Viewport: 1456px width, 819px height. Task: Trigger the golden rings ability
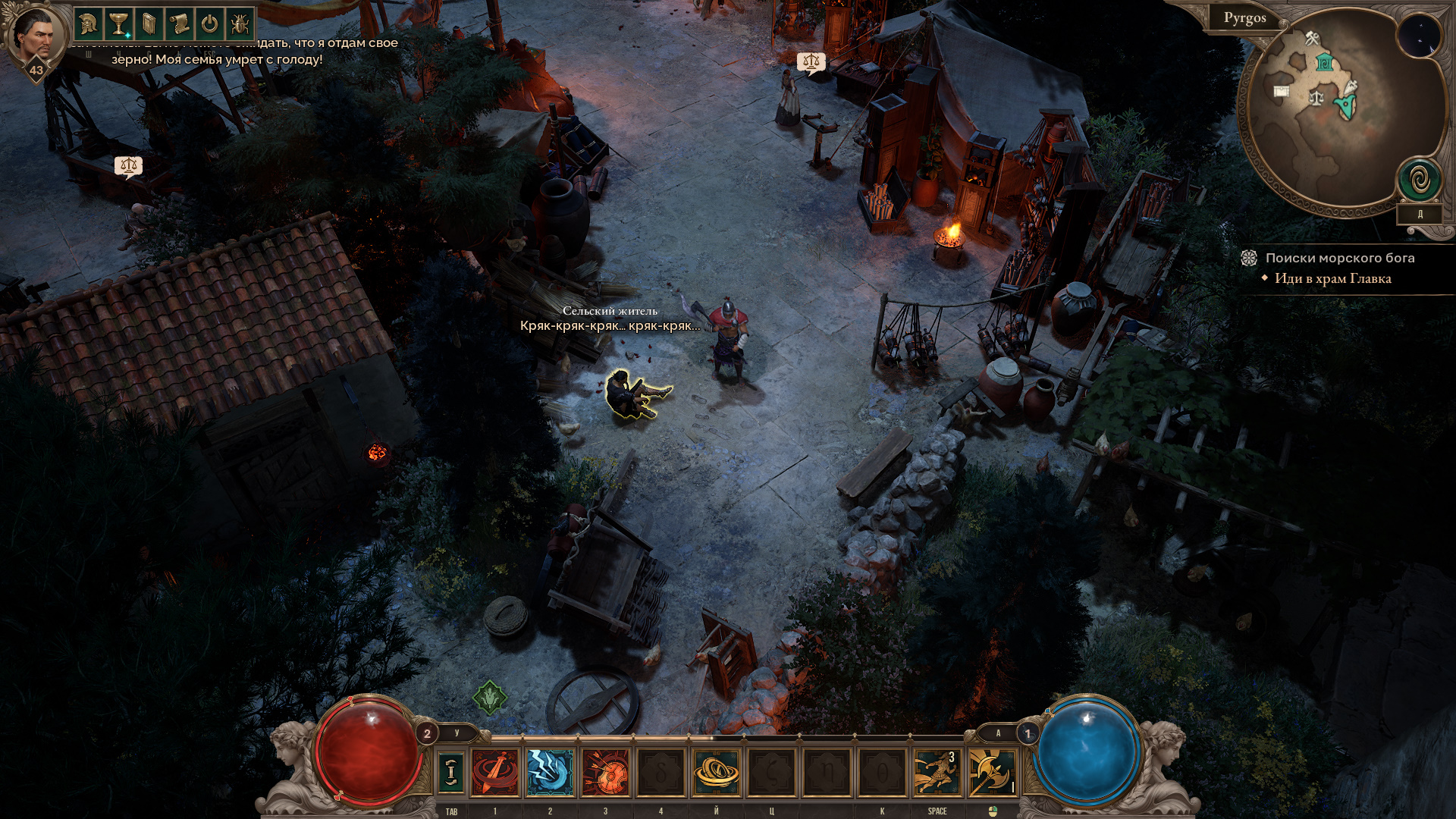716,773
